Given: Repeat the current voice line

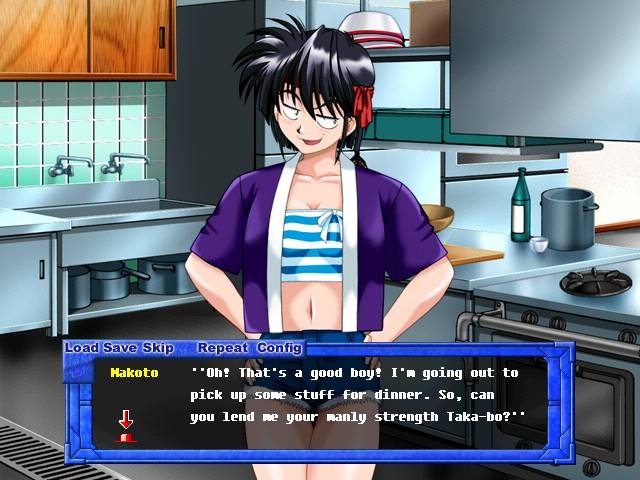Looking at the screenshot, I should [x=222, y=348].
